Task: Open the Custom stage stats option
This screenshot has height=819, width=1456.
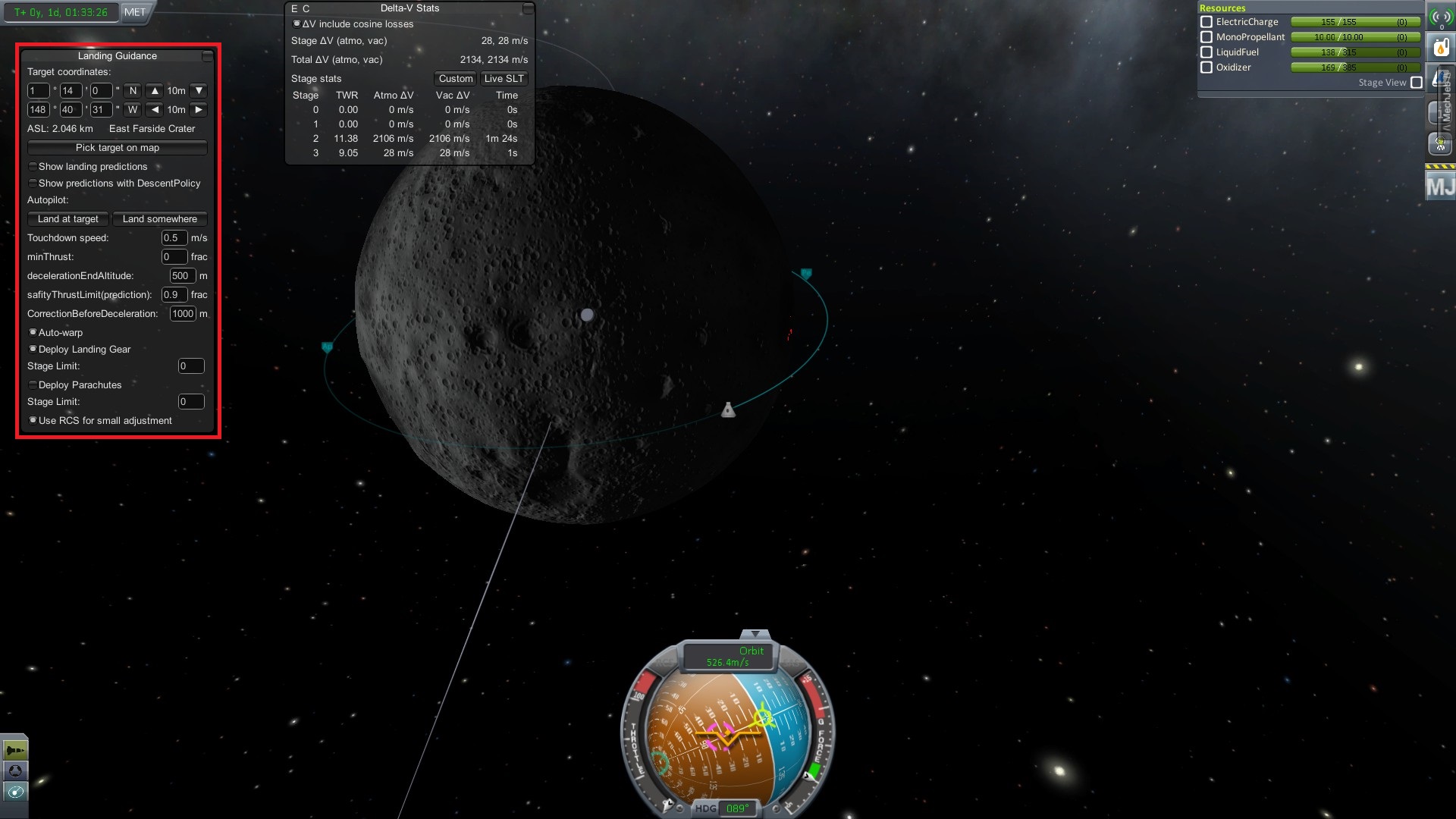Action: pyautogui.click(x=455, y=79)
